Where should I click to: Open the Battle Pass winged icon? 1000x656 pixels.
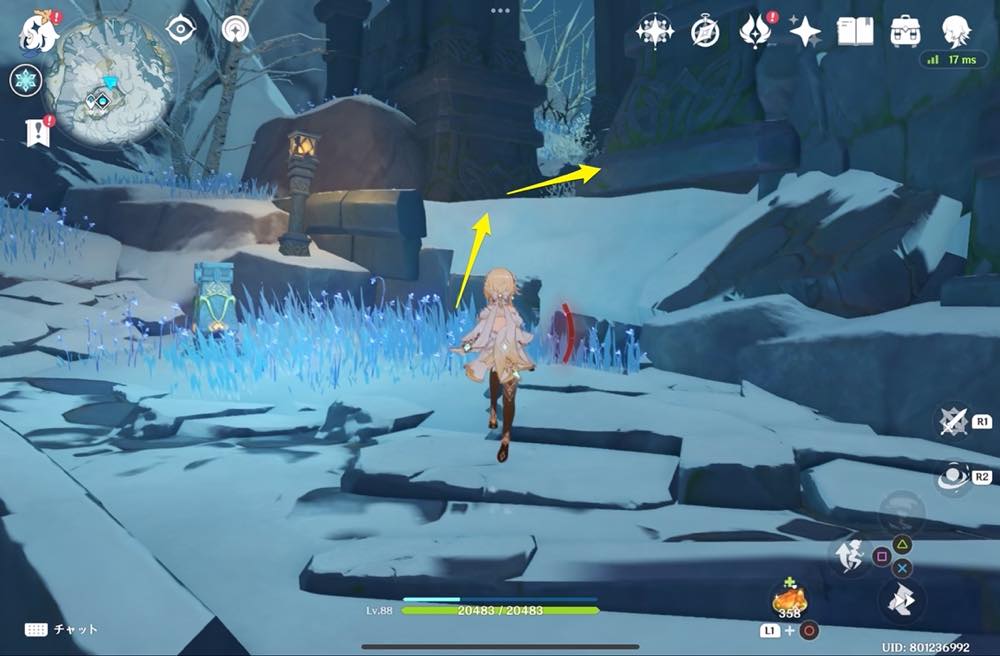(754, 31)
